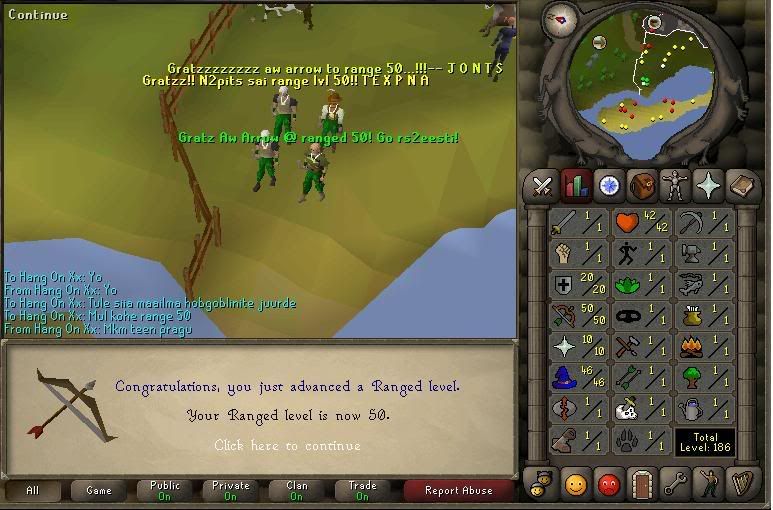Open the Combat Options tab
Viewport: 773px width, 510px height.
coord(542,185)
